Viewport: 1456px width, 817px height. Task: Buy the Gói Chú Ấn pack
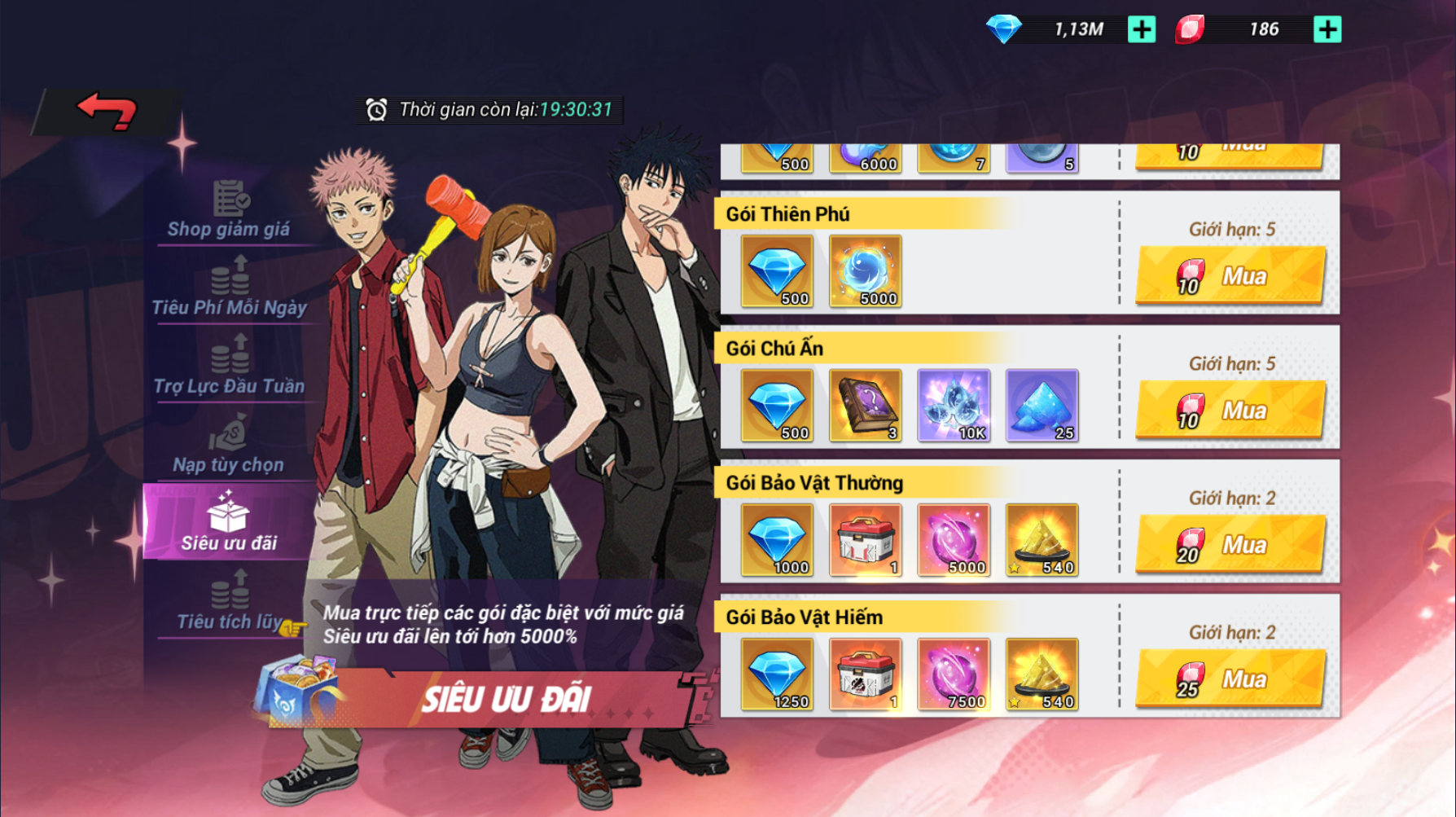(1230, 411)
